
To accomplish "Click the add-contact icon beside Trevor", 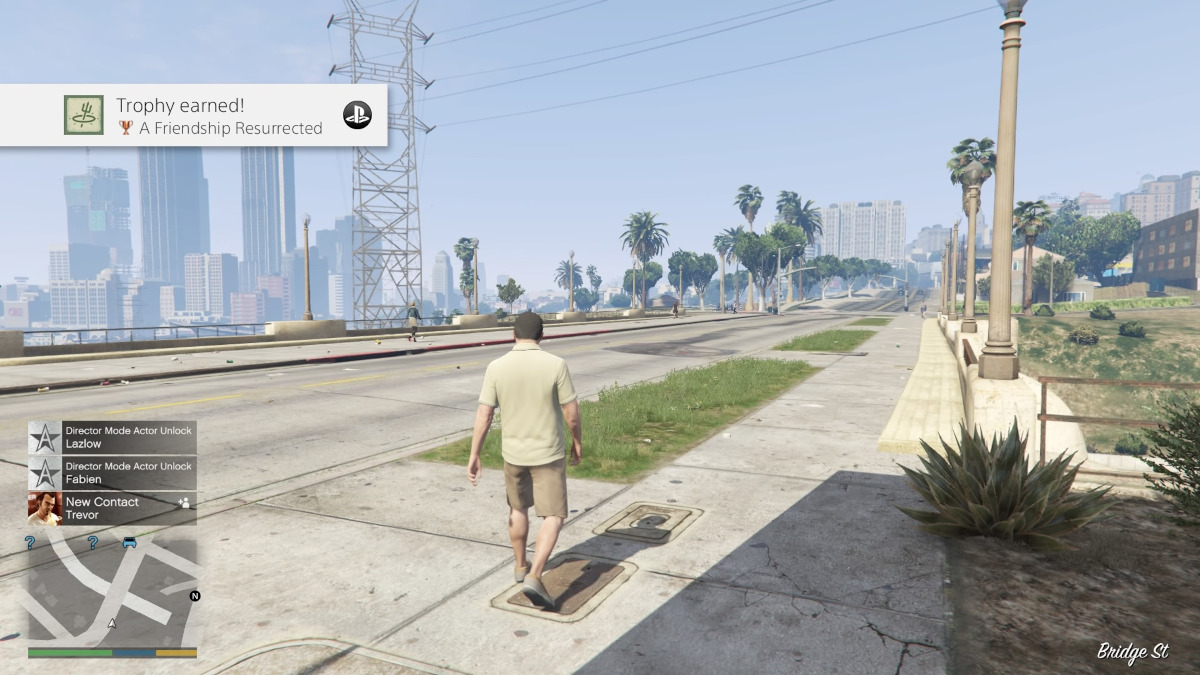I will pyautogui.click(x=183, y=502).
